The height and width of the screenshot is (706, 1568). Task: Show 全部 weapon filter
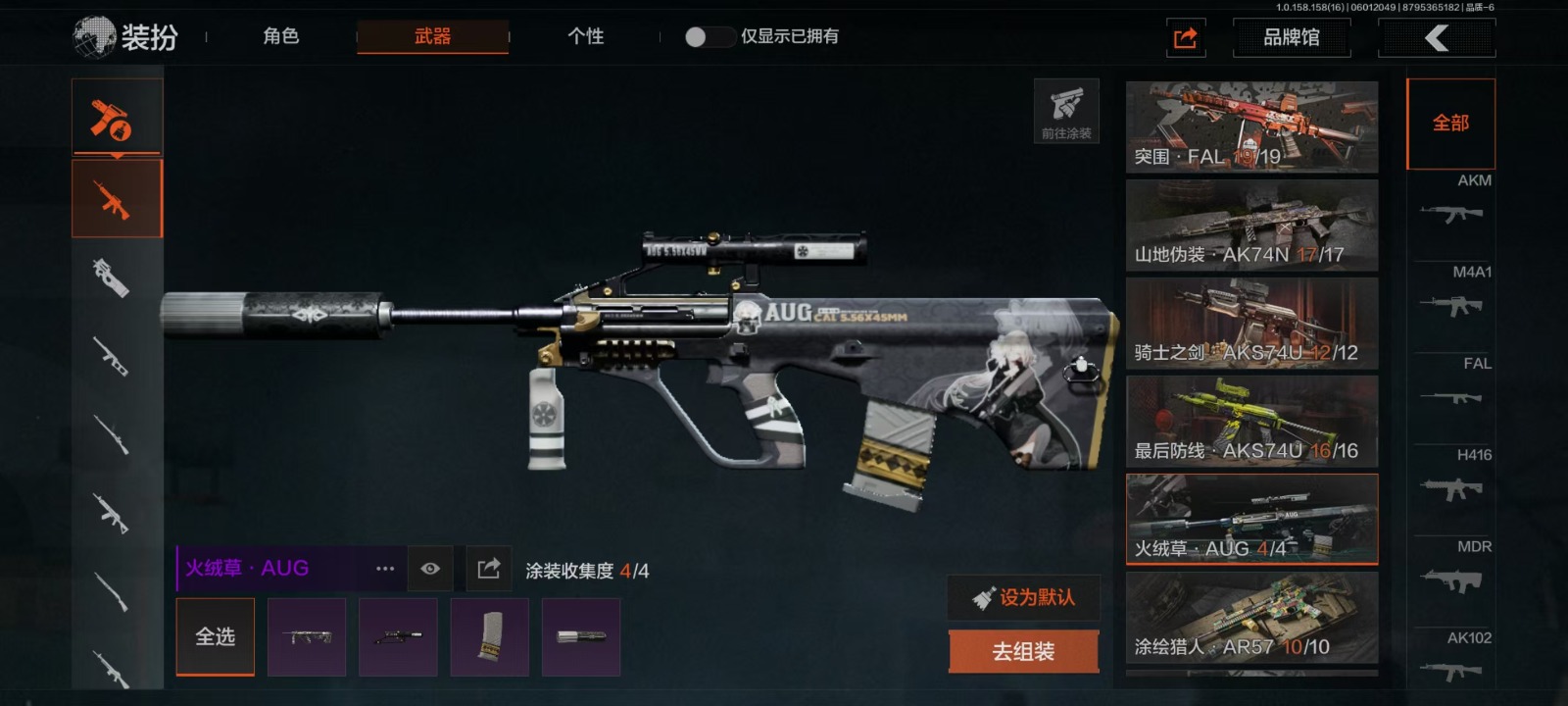coord(1450,124)
